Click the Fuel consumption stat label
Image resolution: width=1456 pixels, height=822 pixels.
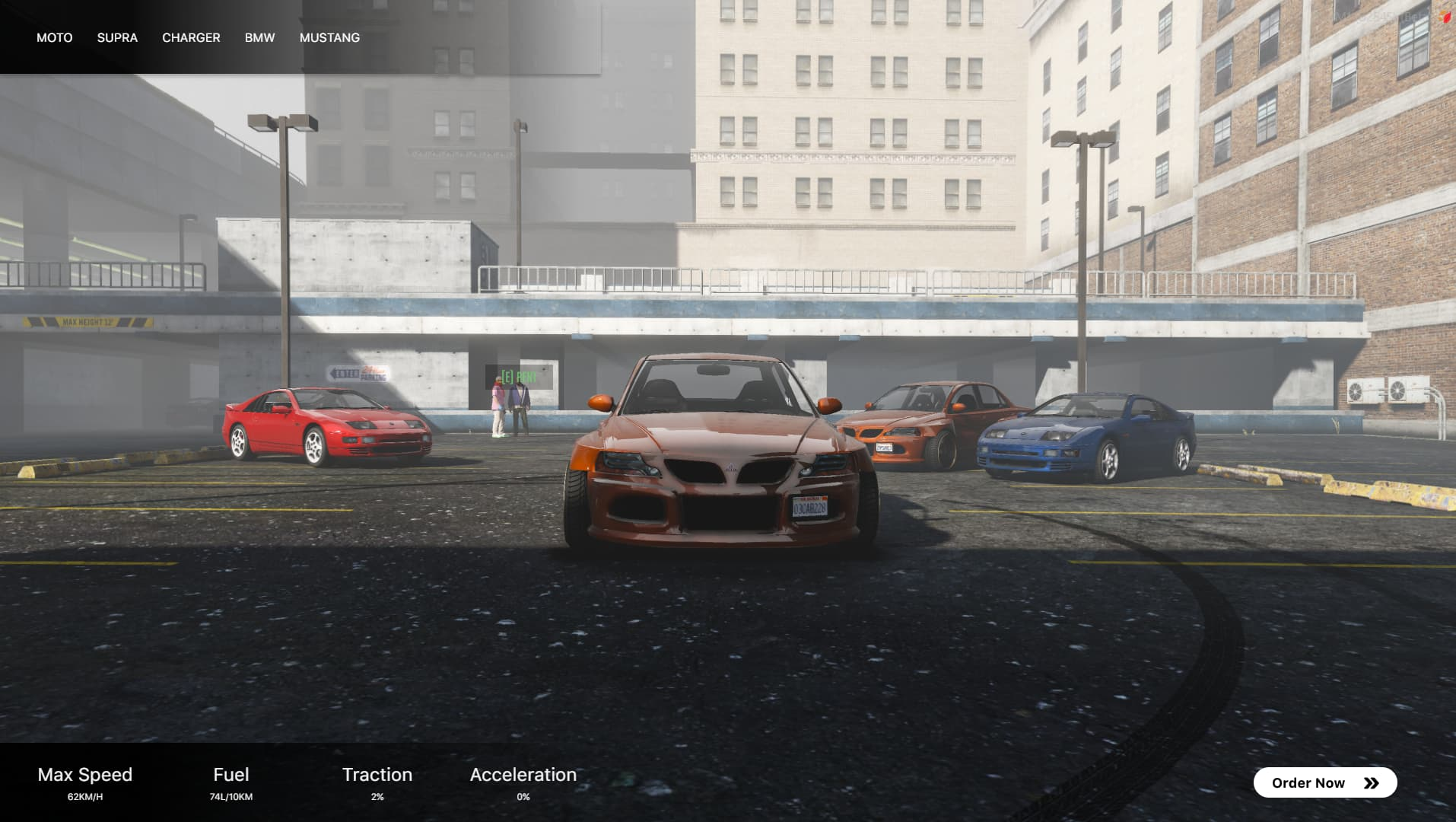click(x=231, y=774)
